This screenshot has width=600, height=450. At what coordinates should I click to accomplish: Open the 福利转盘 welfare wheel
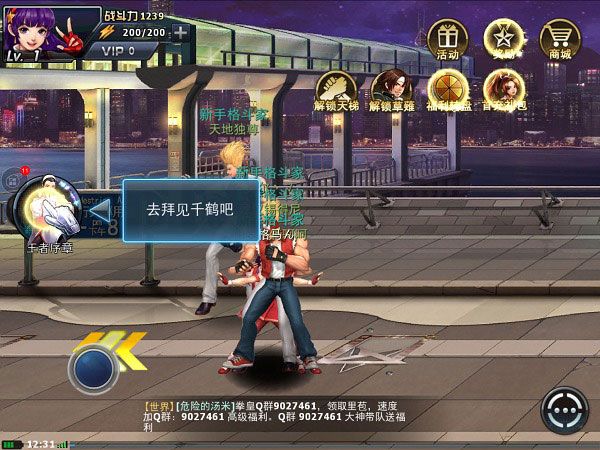[448, 87]
